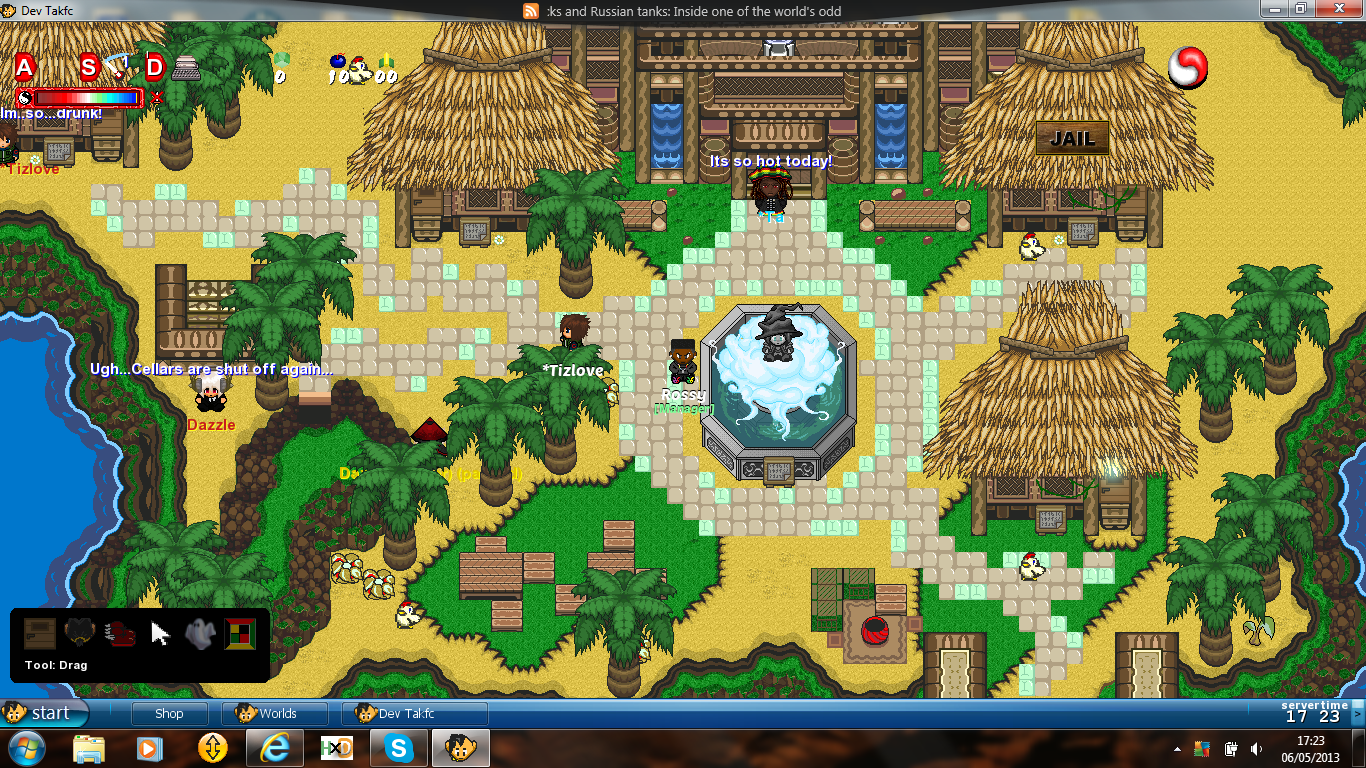Pick the red speed boot tool
This screenshot has height=768, width=1366.
click(120, 634)
